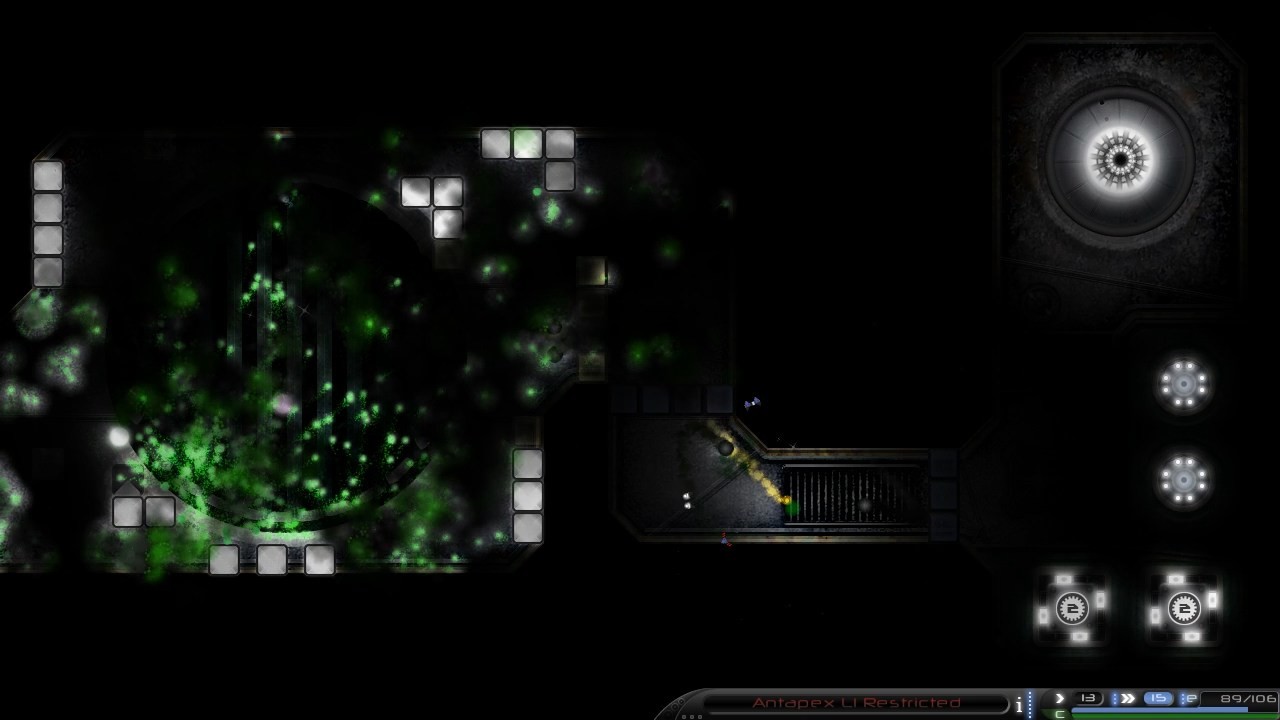
Task: Open the three-dot indicator at bottom left
Action: pos(690,715)
